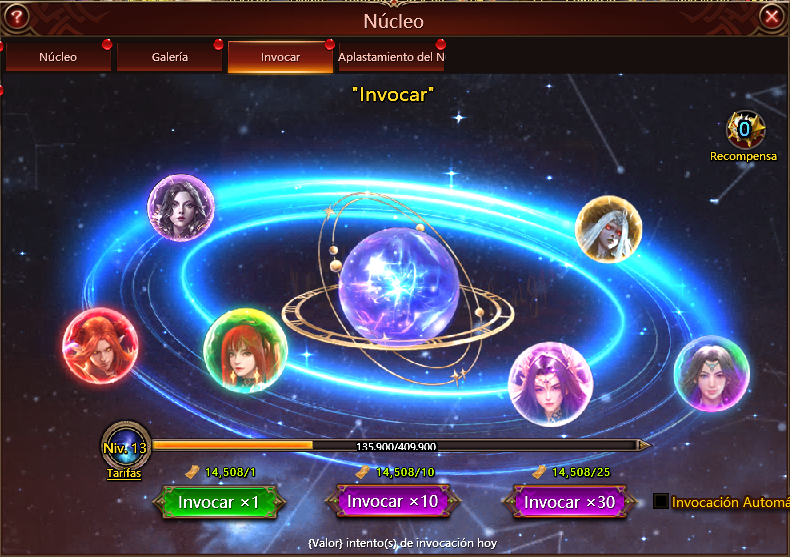Screen dimensions: 790x557
Task: Open the Galería tab
Action: [x=170, y=57]
